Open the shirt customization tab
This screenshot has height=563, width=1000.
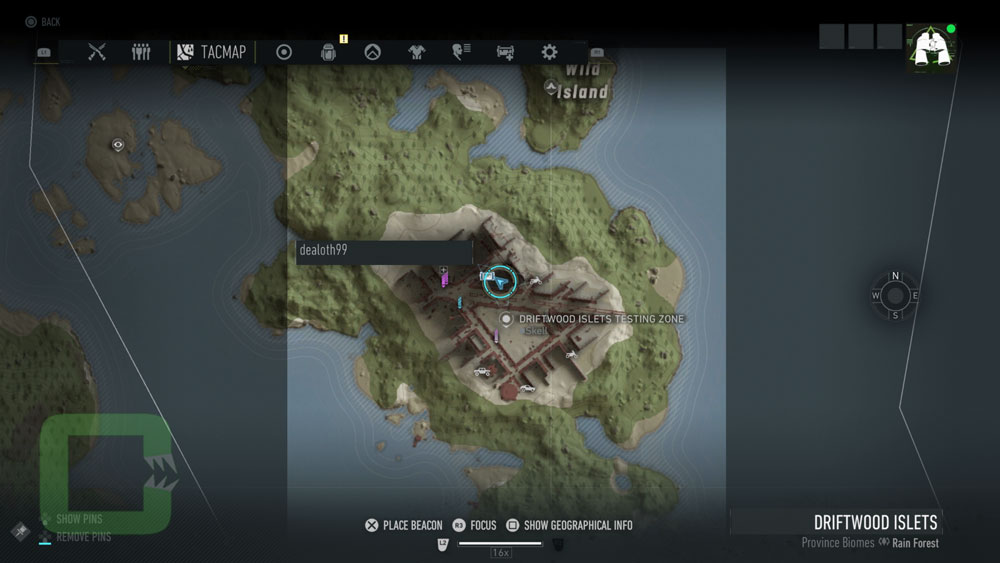[416, 52]
